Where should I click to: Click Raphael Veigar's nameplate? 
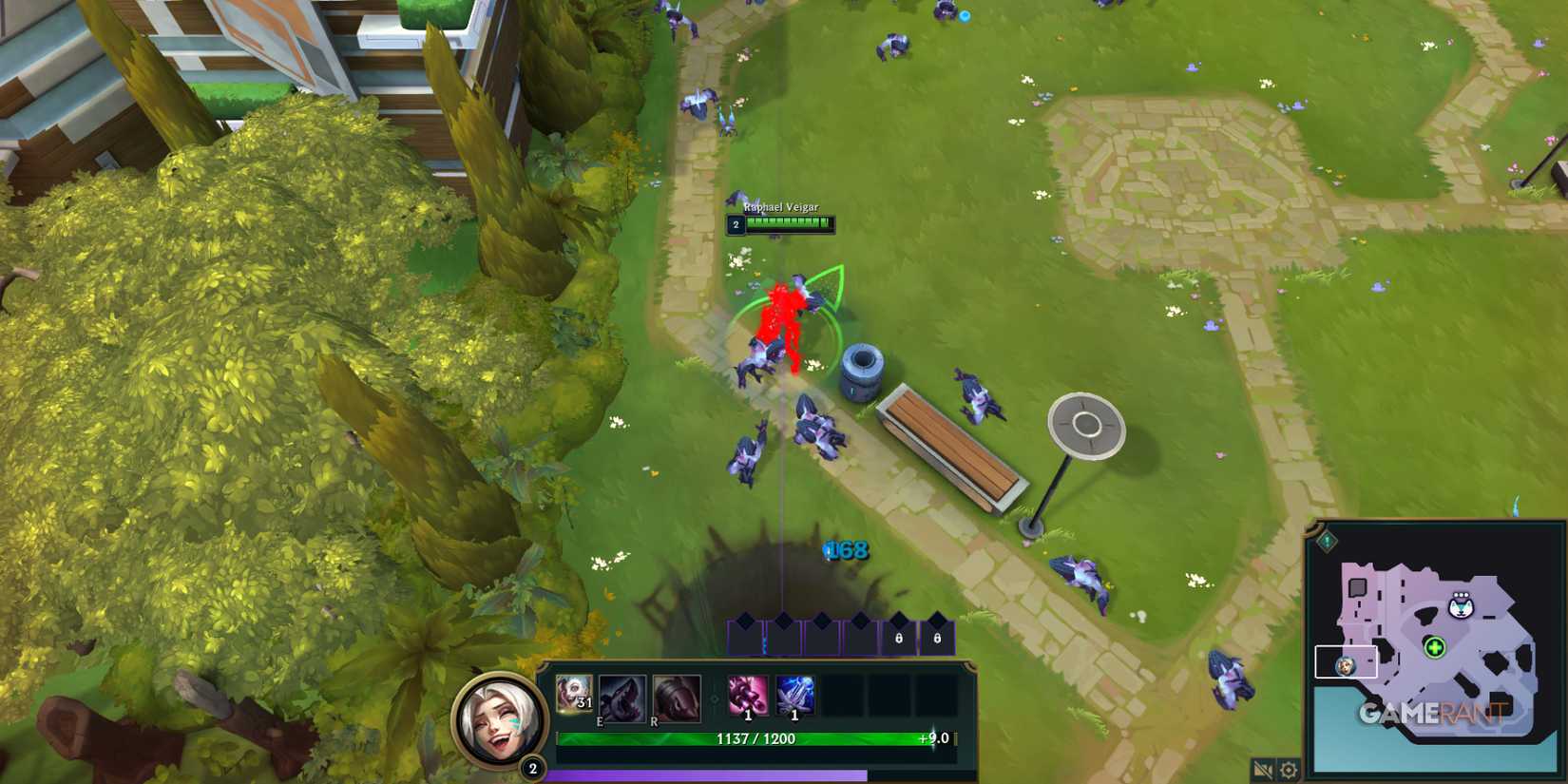(x=781, y=209)
